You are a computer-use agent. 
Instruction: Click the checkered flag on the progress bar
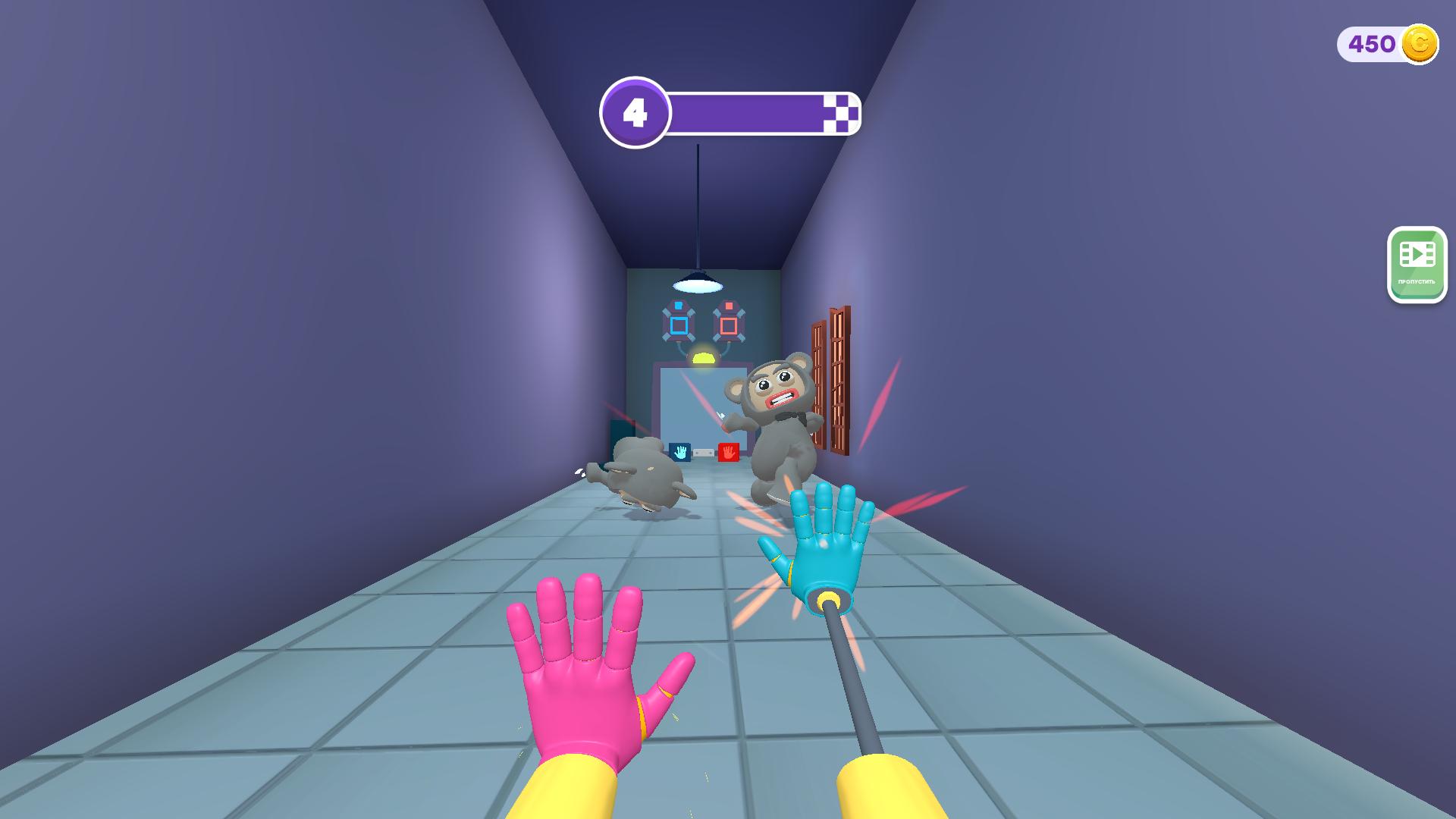(x=842, y=112)
